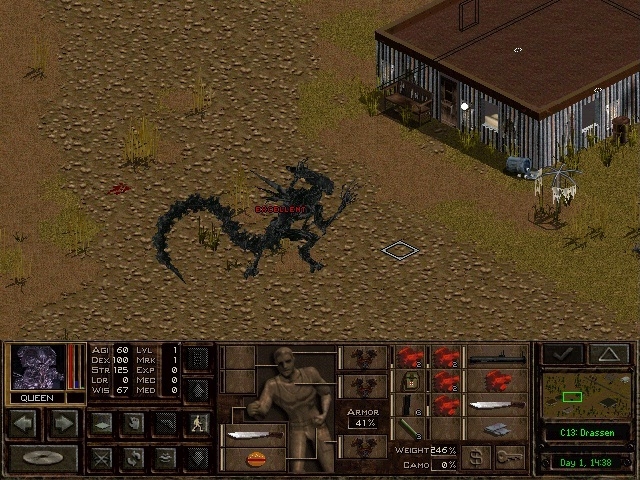
Task: Select the gray folded item slot
Action: tap(499, 430)
